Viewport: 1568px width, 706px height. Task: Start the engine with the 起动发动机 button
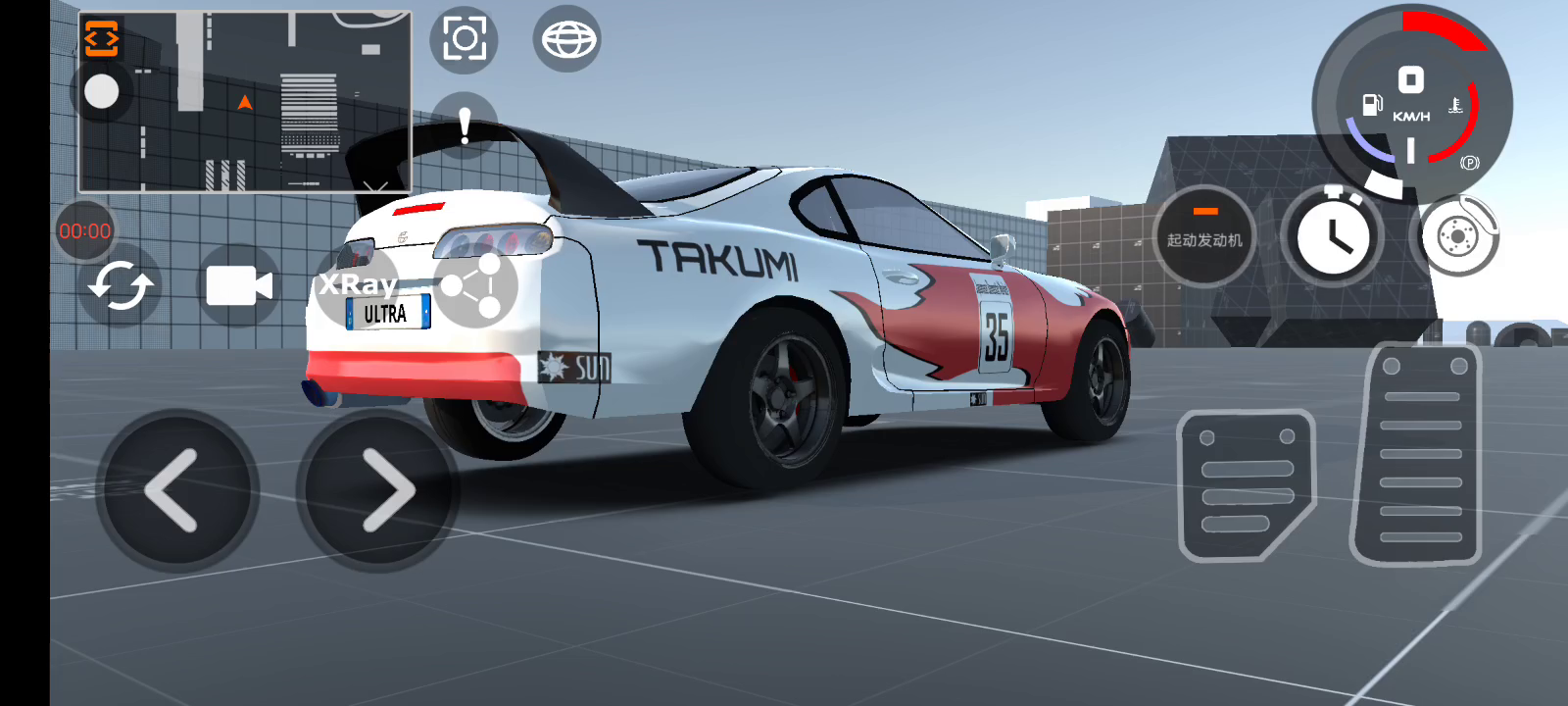click(x=1203, y=236)
